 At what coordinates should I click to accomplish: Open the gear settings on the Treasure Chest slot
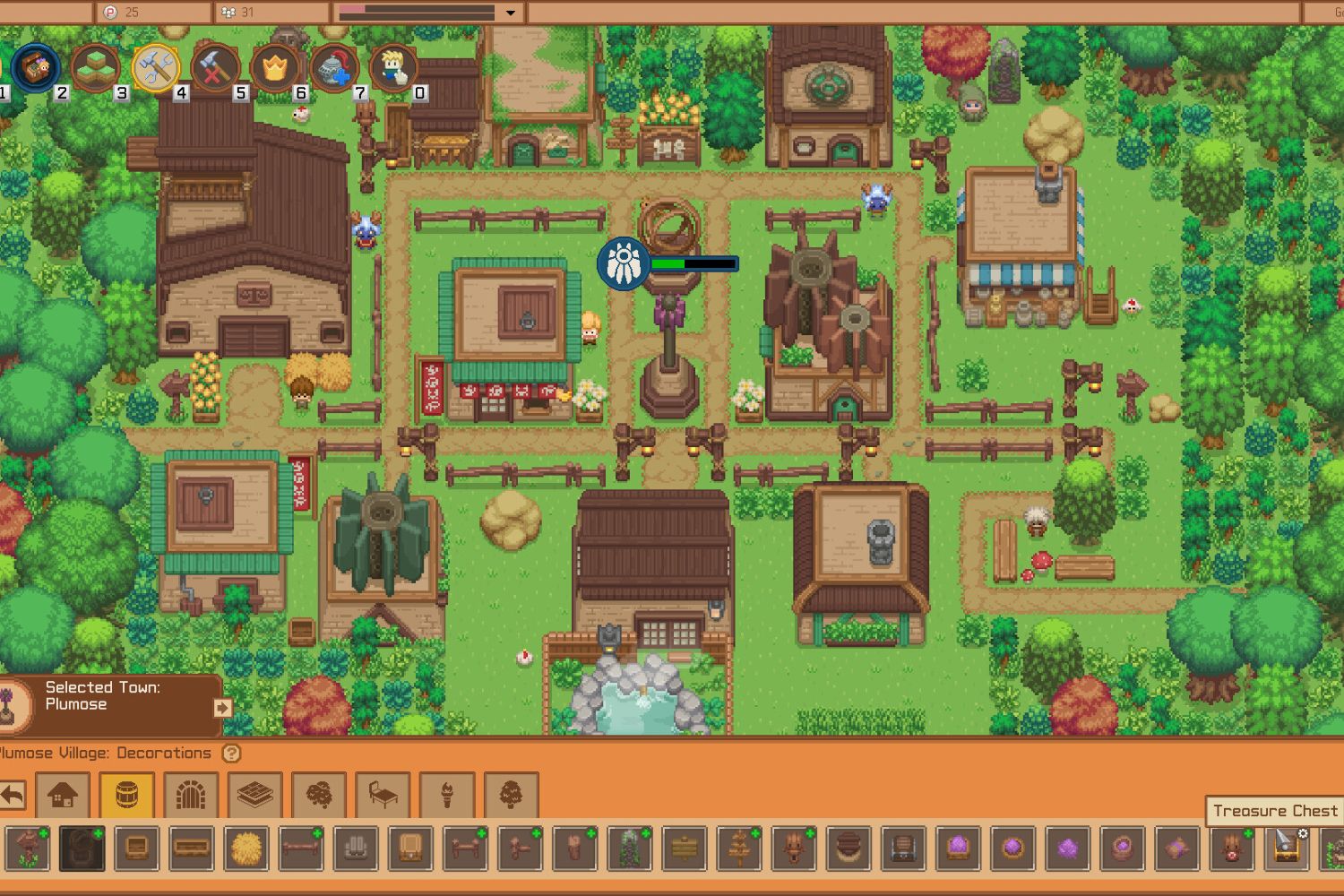coord(1302,833)
